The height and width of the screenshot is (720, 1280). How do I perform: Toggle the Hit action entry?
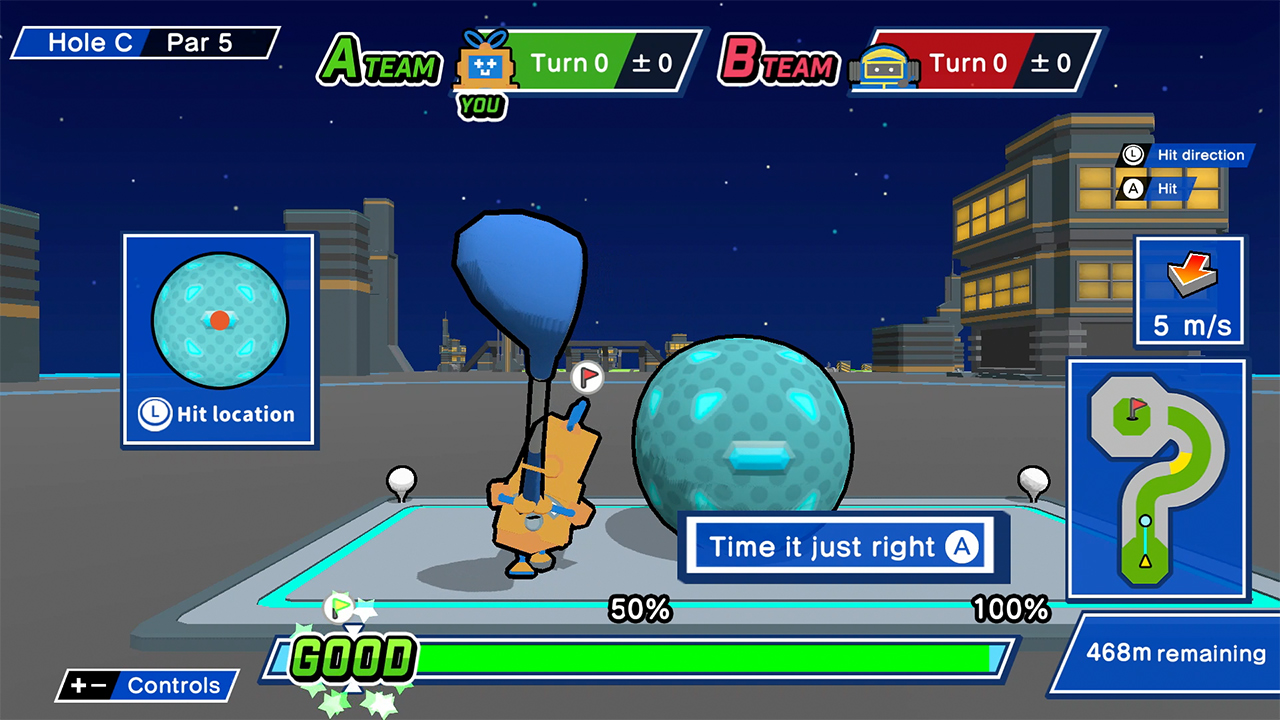tap(1163, 190)
